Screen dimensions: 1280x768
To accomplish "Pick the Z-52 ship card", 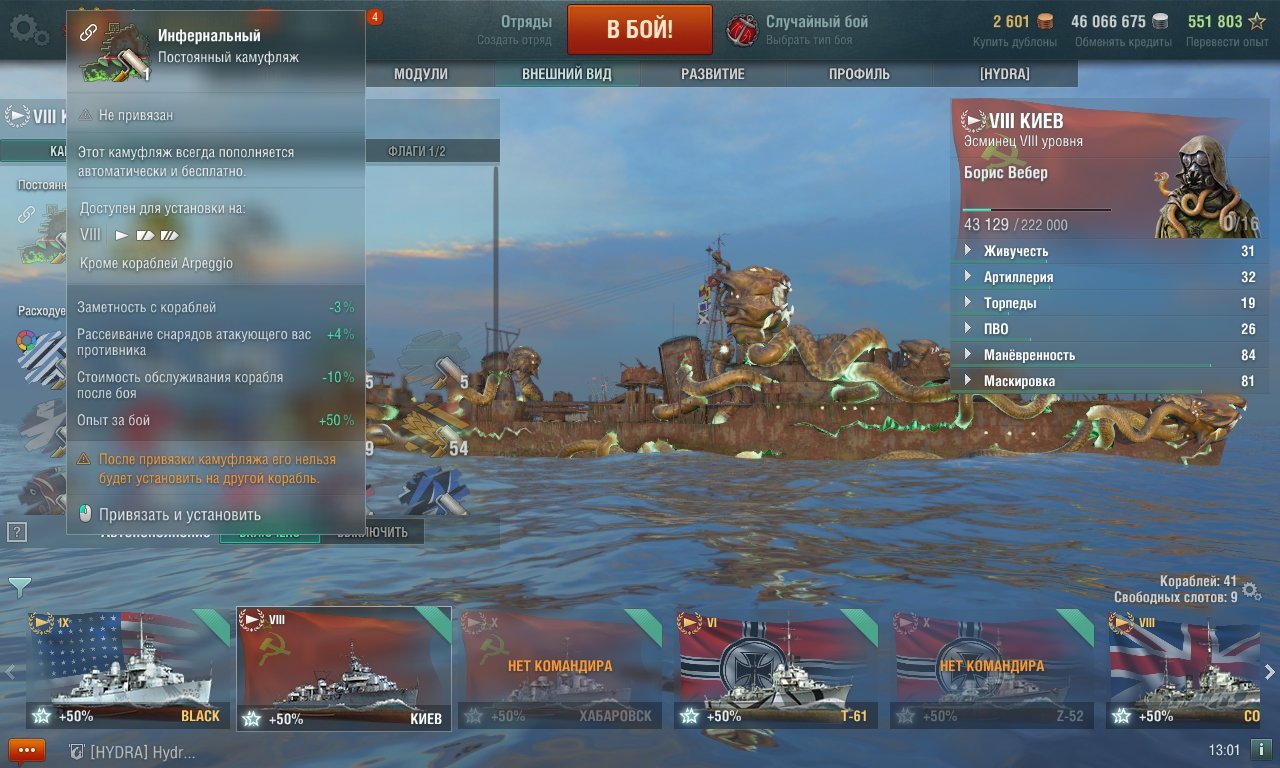I will pyautogui.click(x=992, y=668).
